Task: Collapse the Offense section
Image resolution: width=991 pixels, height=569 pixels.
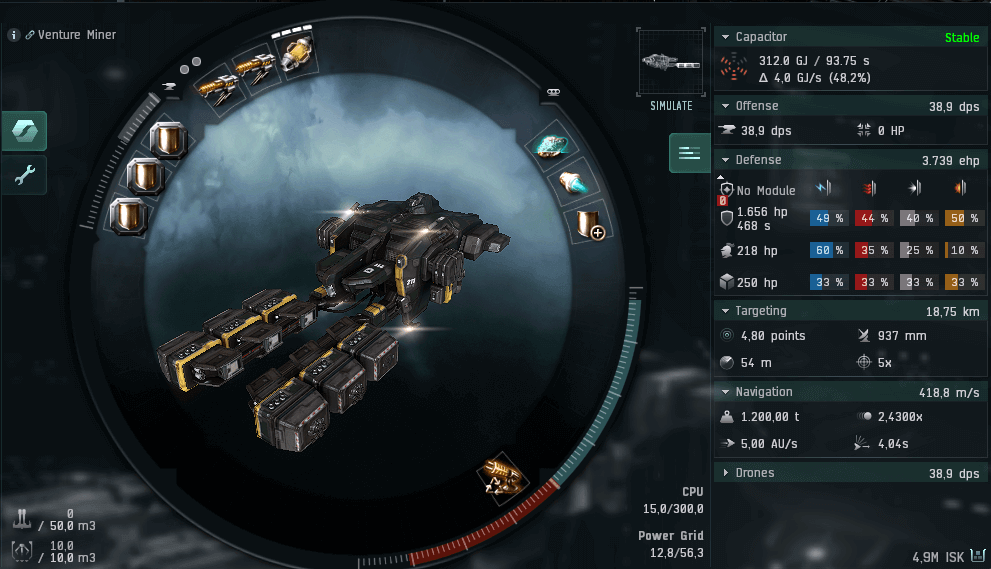Action: pyautogui.click(x=725, y=105)
